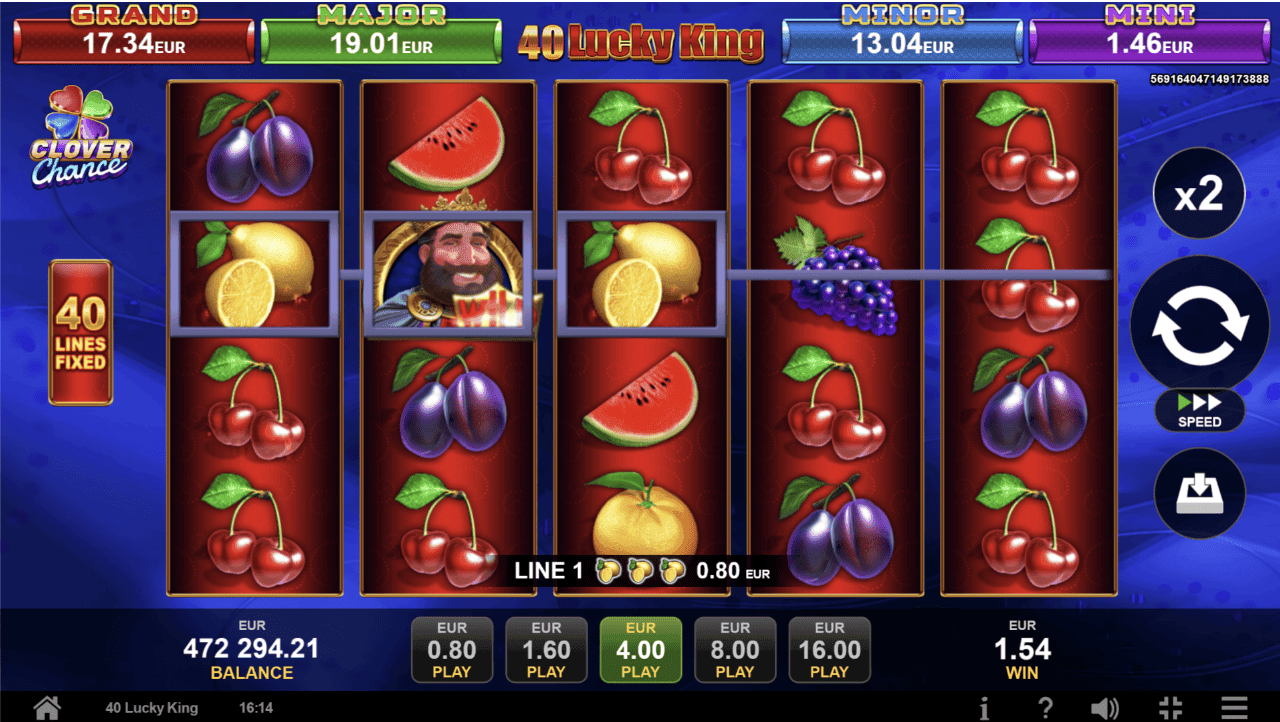This screenshot has height=722, width=1280.
Task: Open the game info screen via the i icon
Action: (985, 707)
